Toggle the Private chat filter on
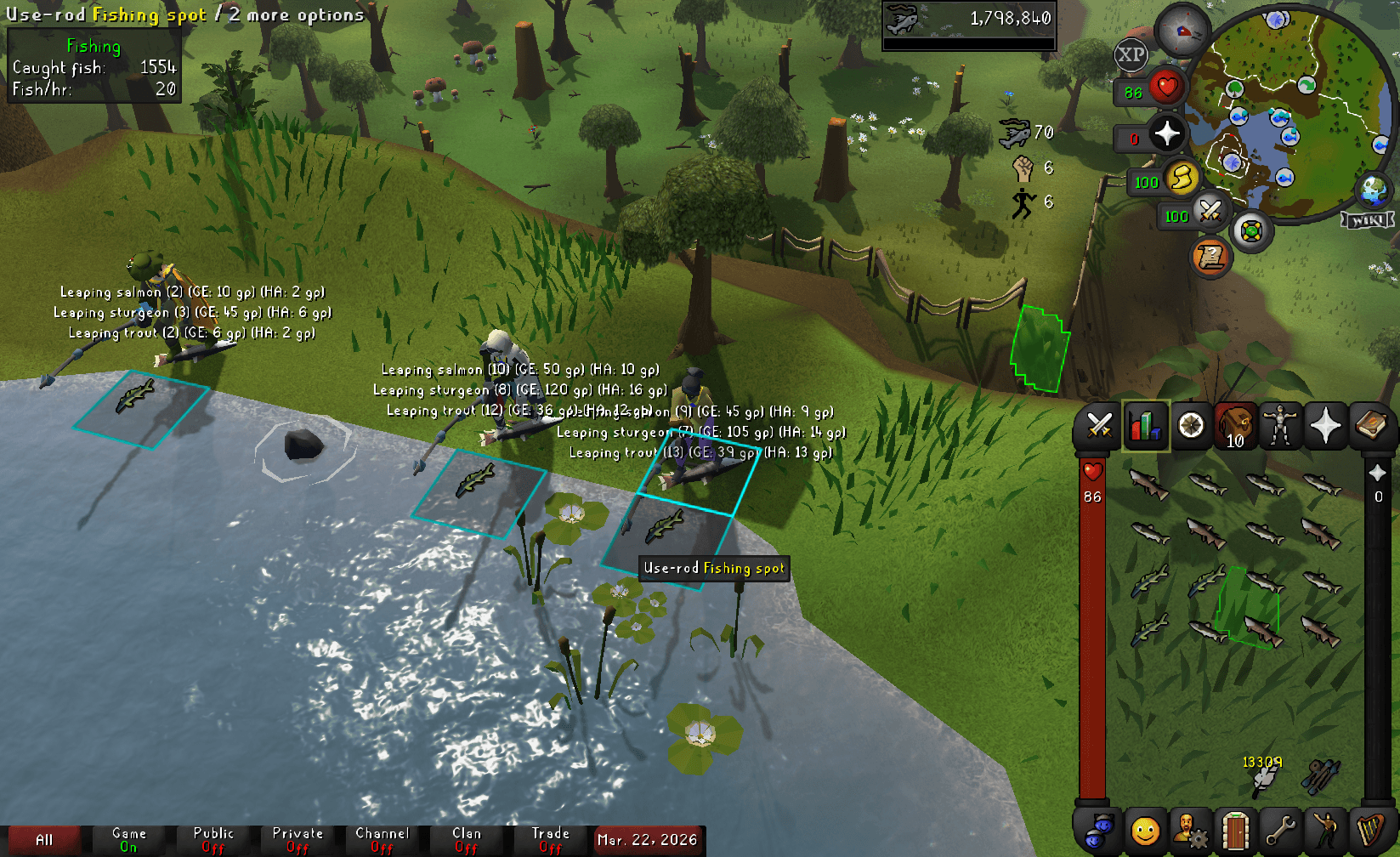The width and height of the screenshot is (1400, 857). 299,837
